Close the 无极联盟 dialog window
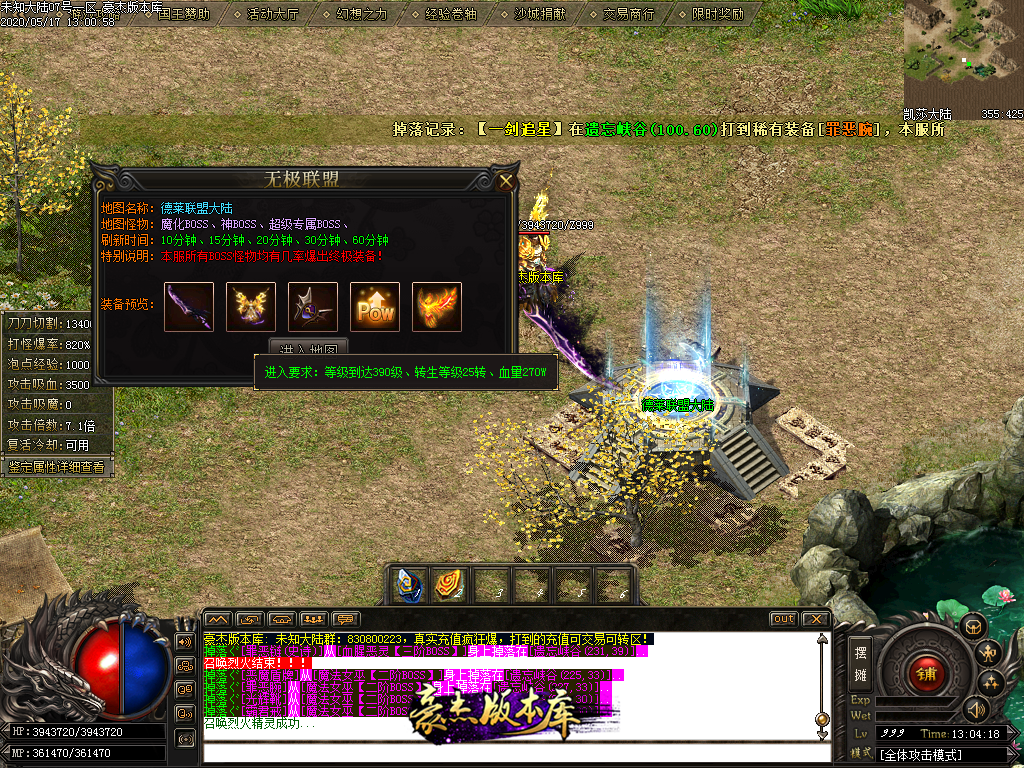This screenshot has width=1024, height=768. click(x=506, y=181)
